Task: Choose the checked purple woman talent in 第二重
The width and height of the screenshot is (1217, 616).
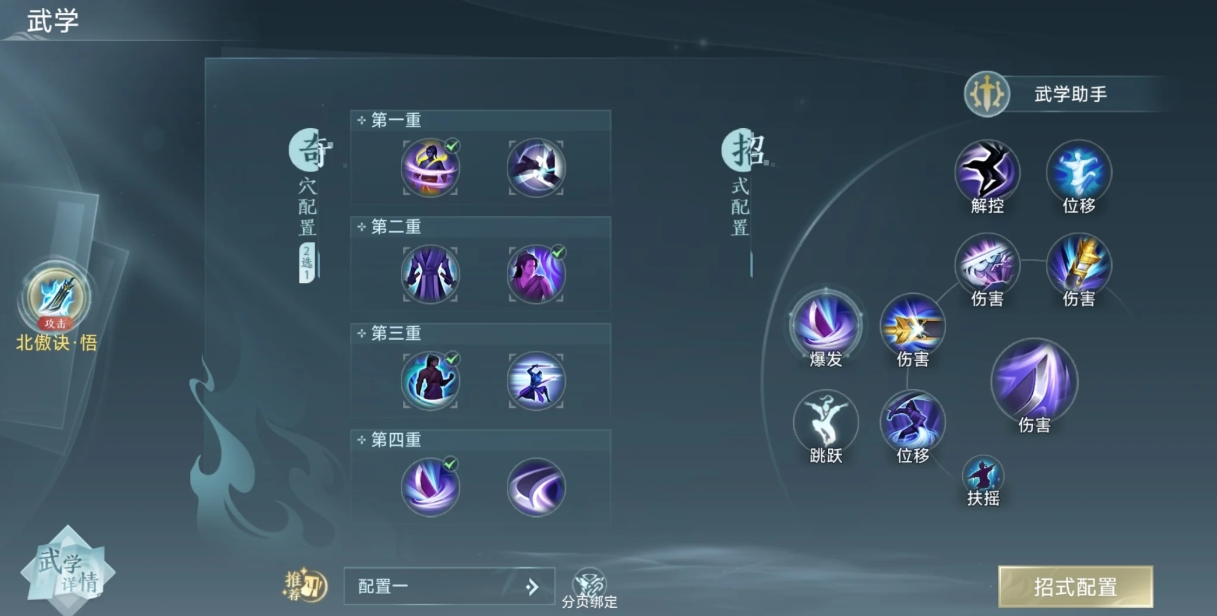Action: pos(536,274)
